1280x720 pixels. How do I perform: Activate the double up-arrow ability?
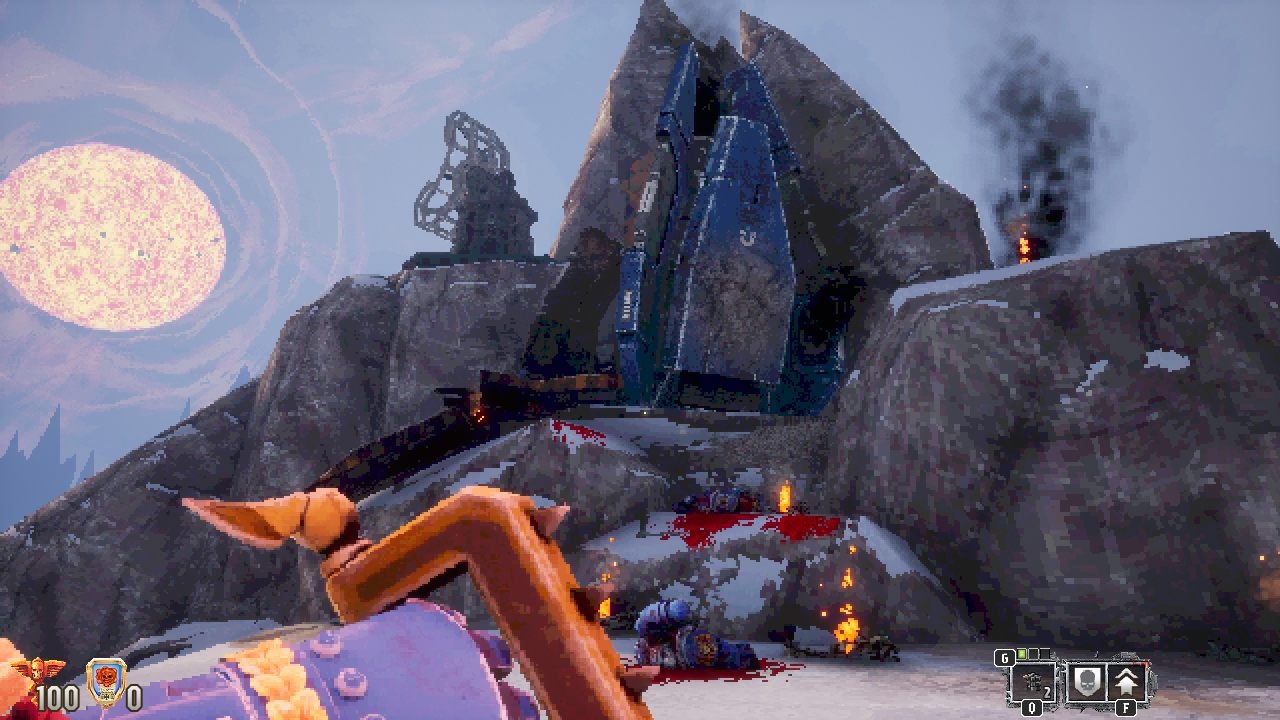click(1127, 682)
